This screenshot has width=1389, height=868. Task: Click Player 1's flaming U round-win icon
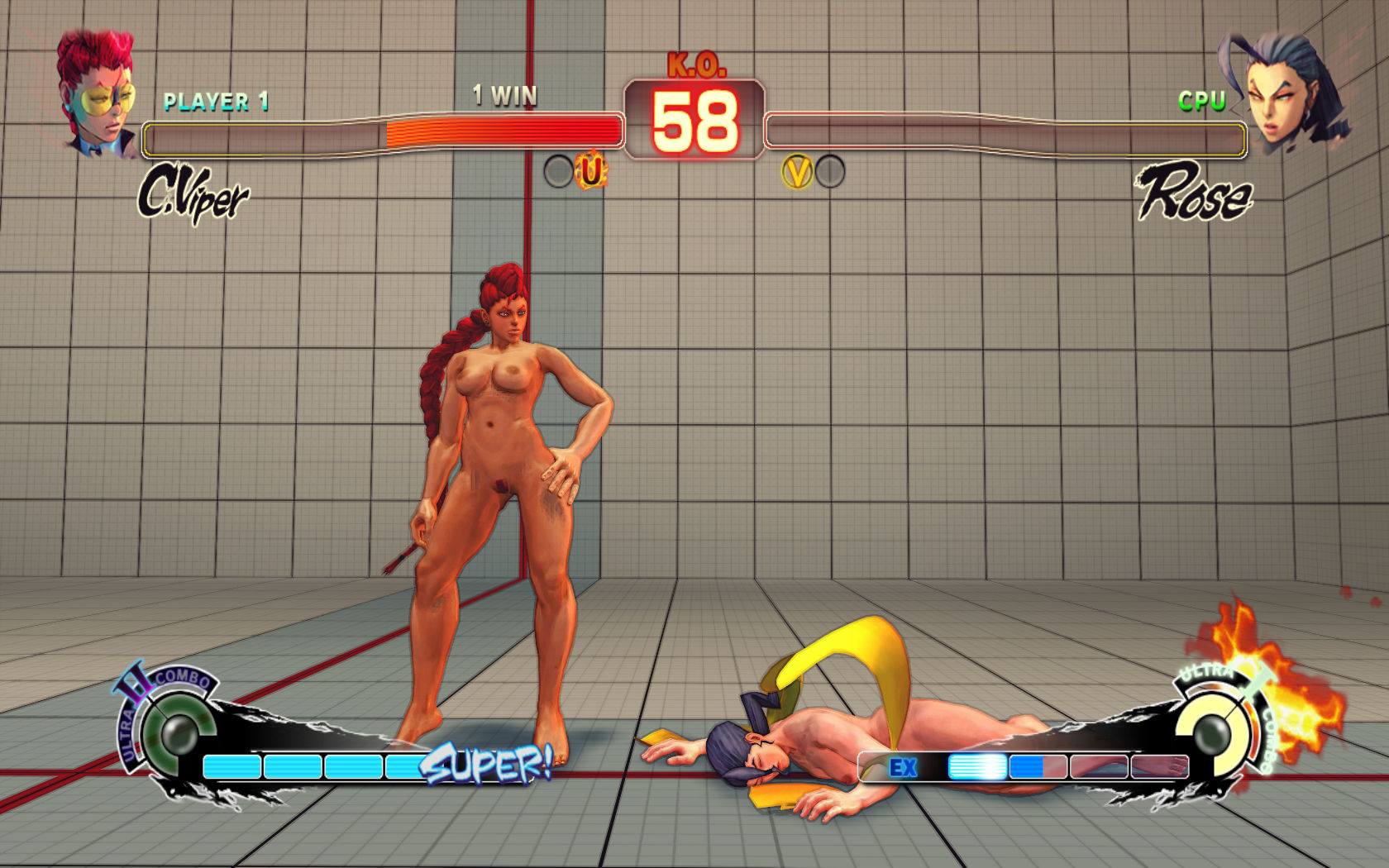pos(591,171)
